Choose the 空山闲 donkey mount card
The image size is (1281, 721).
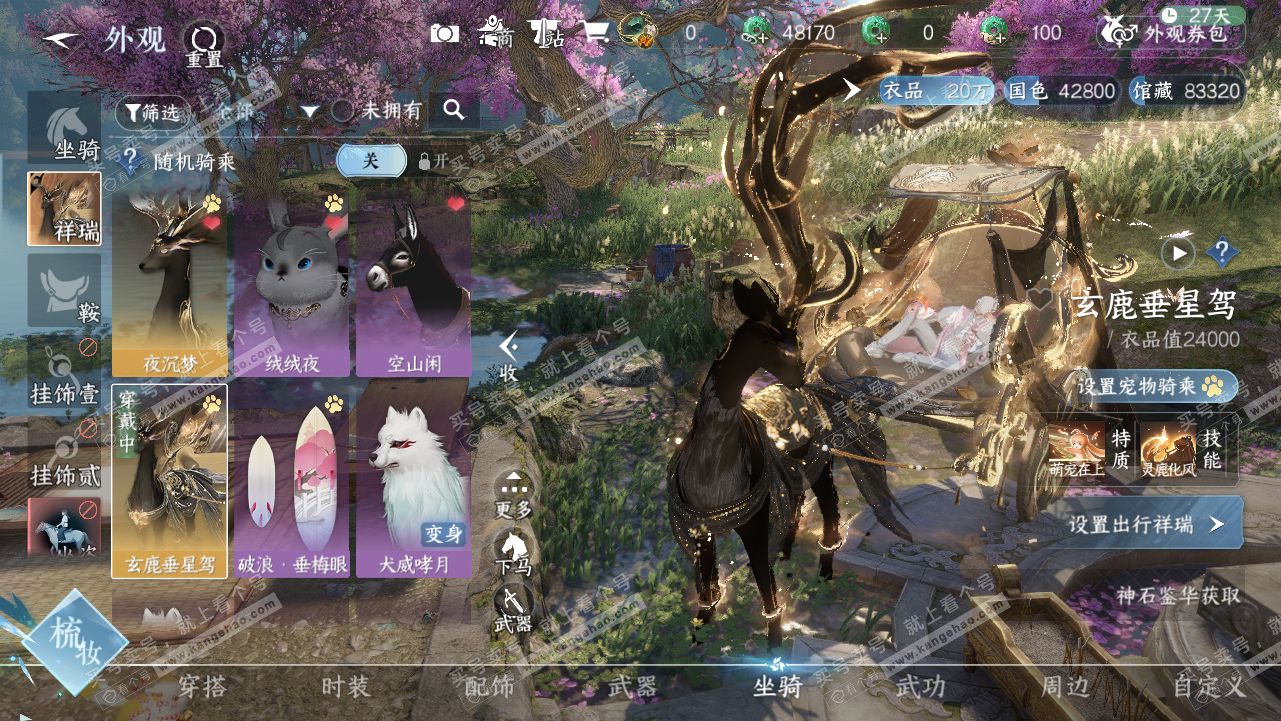pyautogui.click(x=413, y=282)
